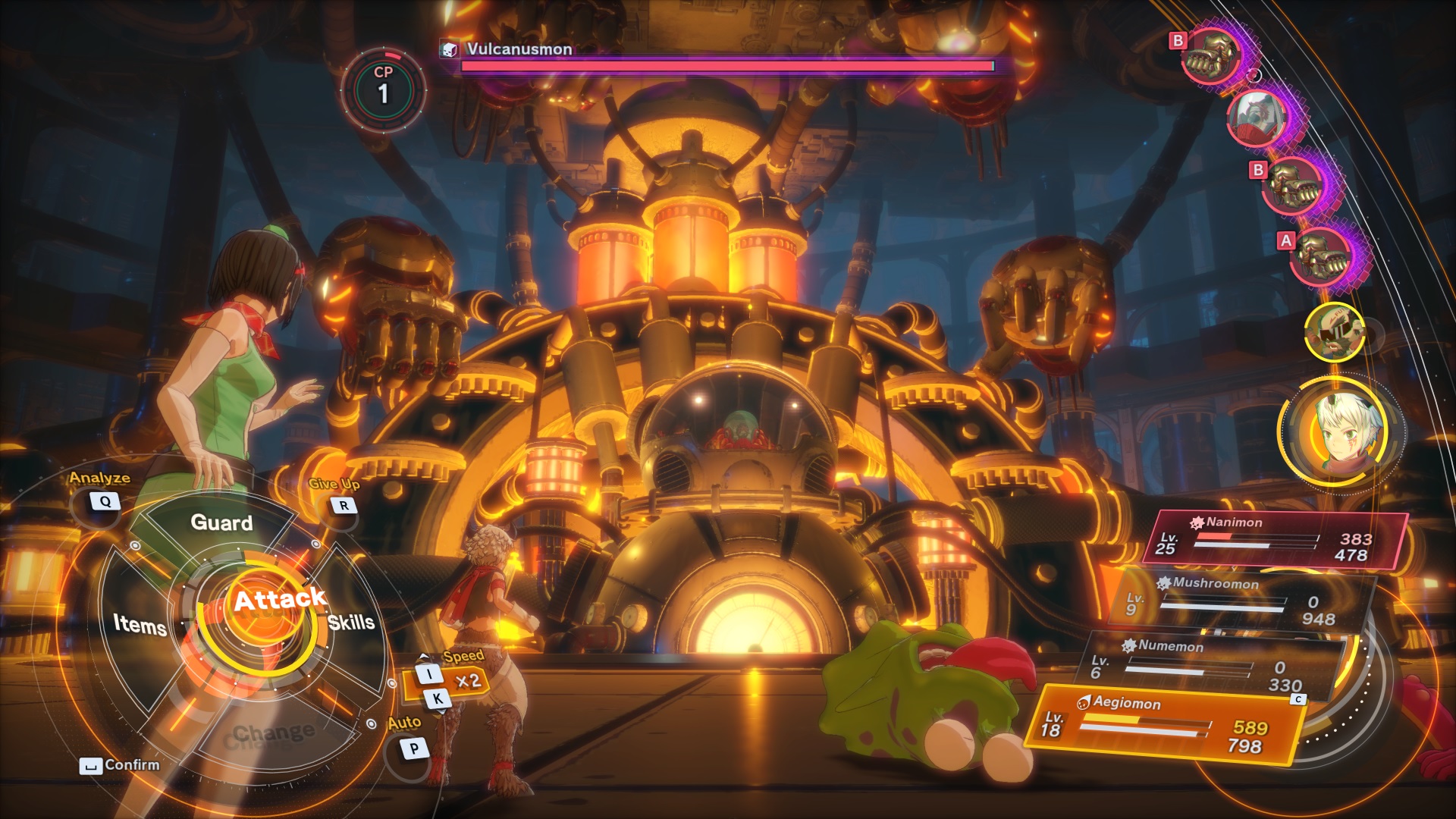This screenshot has width=1456, height=819.
Task: Open the Skills menu
Action: (351, 623)
